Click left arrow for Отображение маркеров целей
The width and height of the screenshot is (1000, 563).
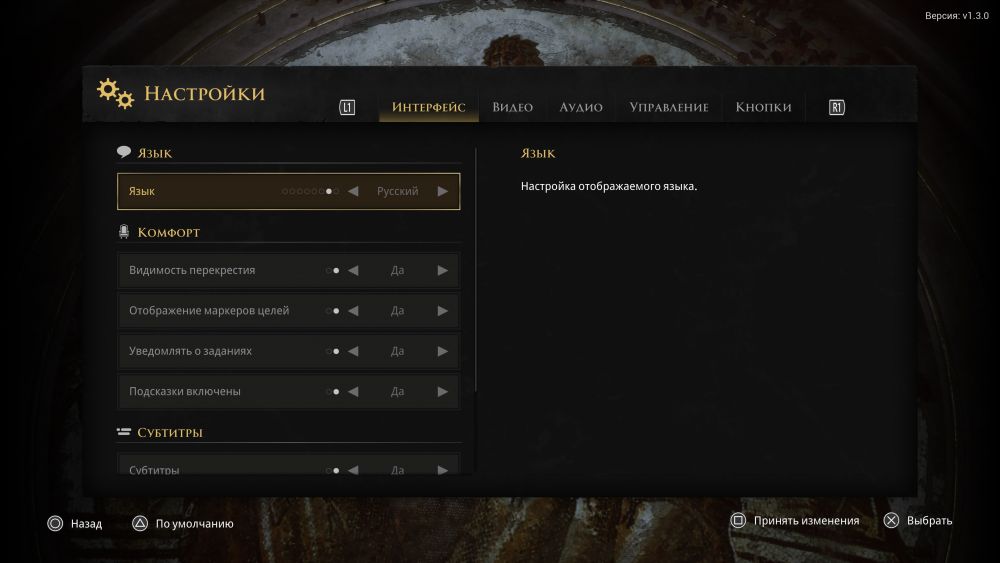point(353,311)
